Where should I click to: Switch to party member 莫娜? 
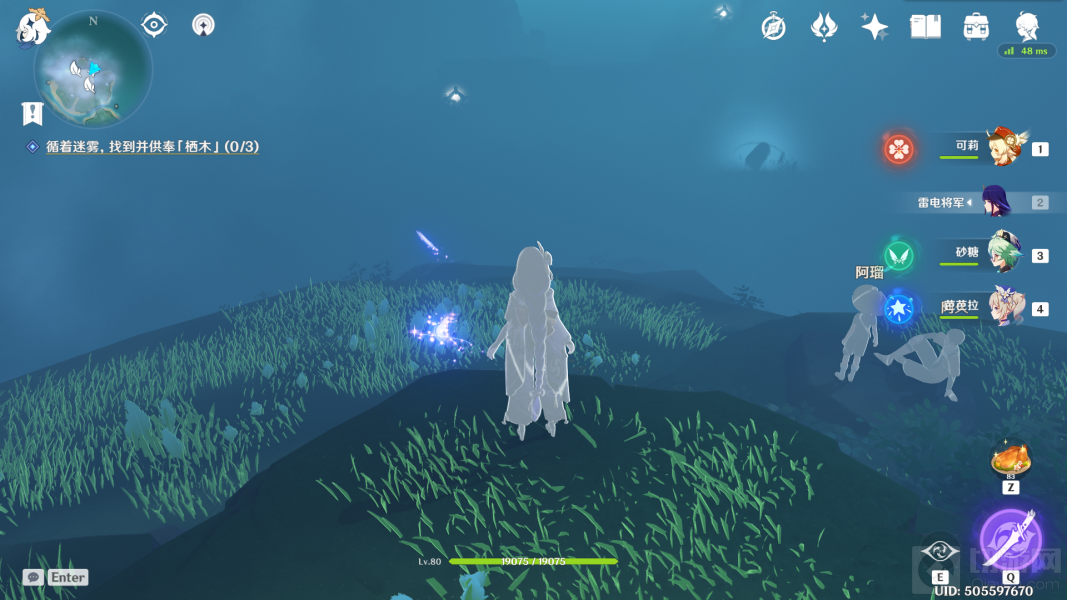[x=1003, y=308]
